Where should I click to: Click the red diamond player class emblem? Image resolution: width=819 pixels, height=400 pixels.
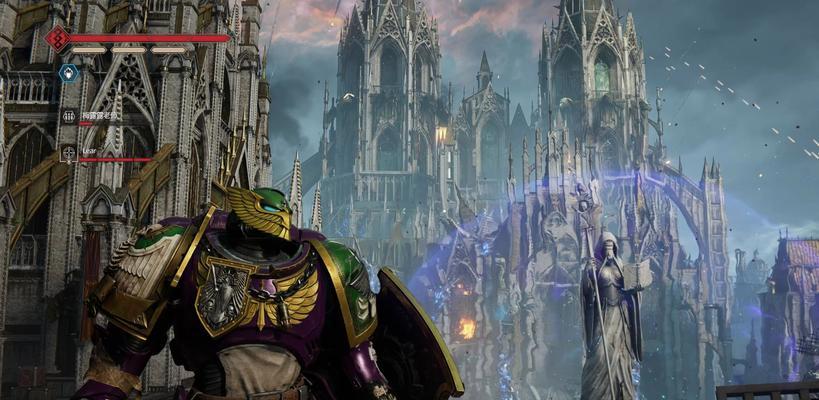tap(57, 39)
